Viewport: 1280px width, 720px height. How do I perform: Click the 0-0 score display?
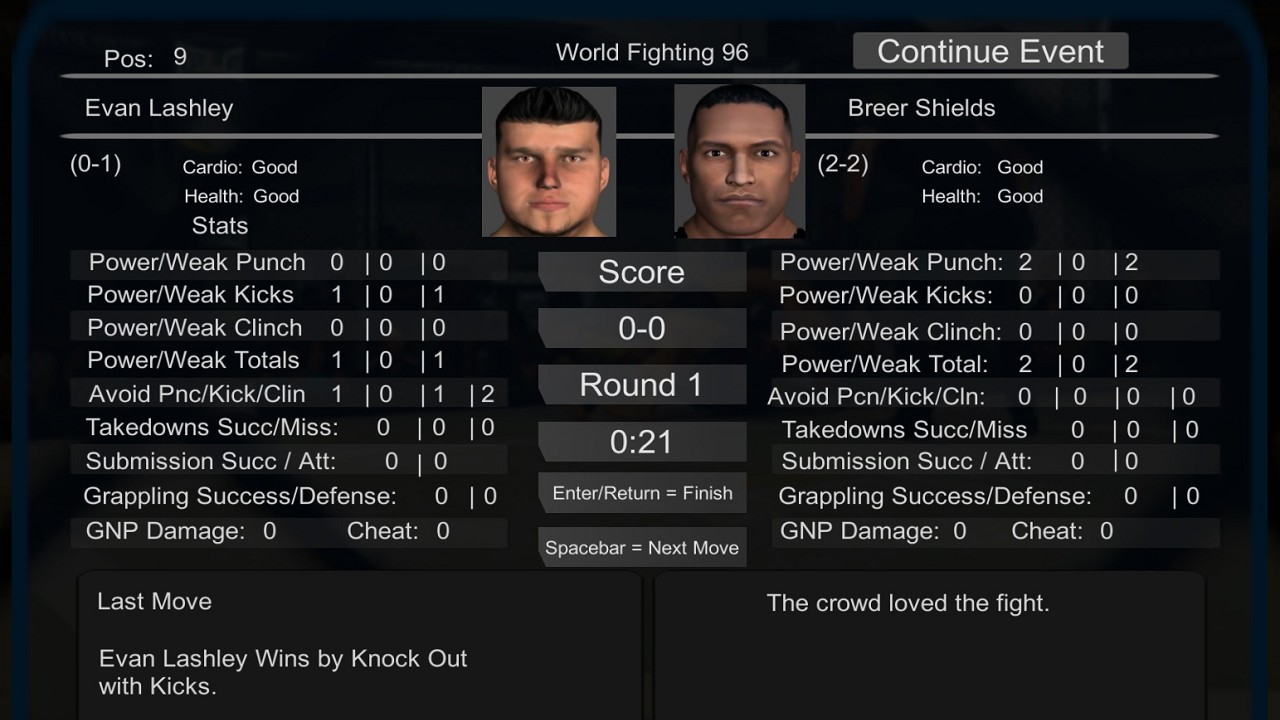(642, 327)
